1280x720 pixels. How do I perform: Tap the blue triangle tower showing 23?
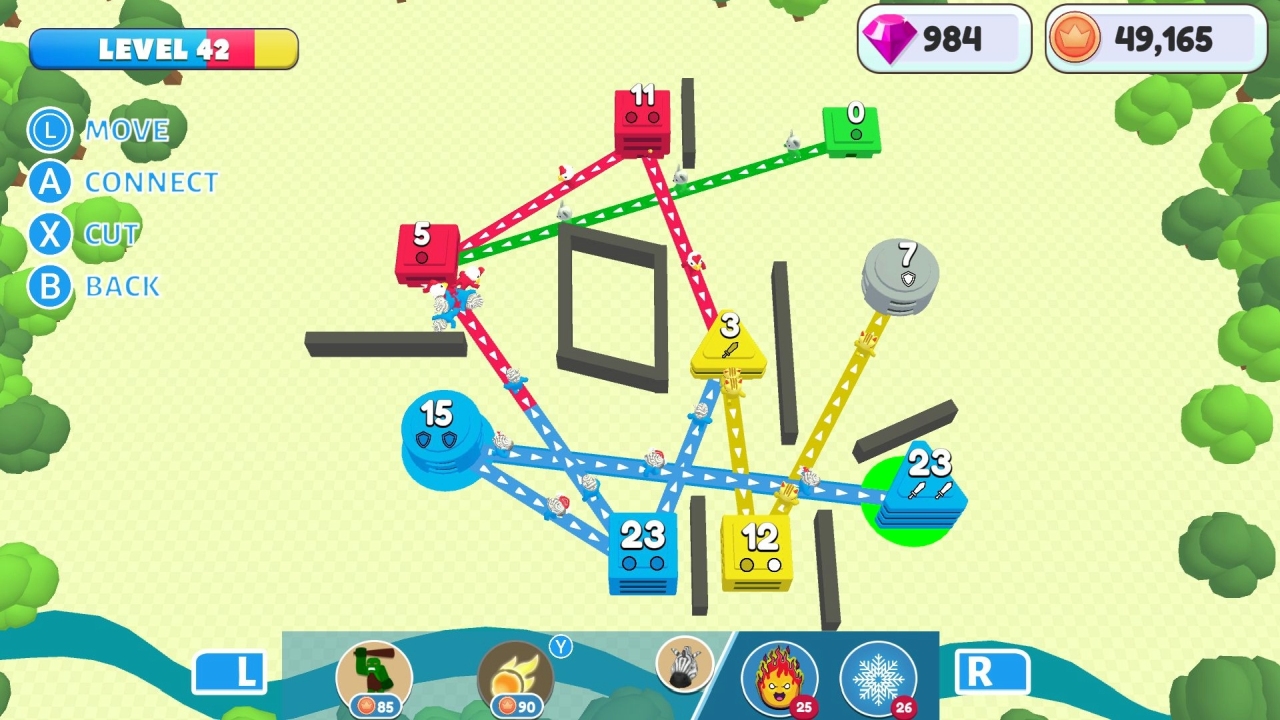(930, 480)
